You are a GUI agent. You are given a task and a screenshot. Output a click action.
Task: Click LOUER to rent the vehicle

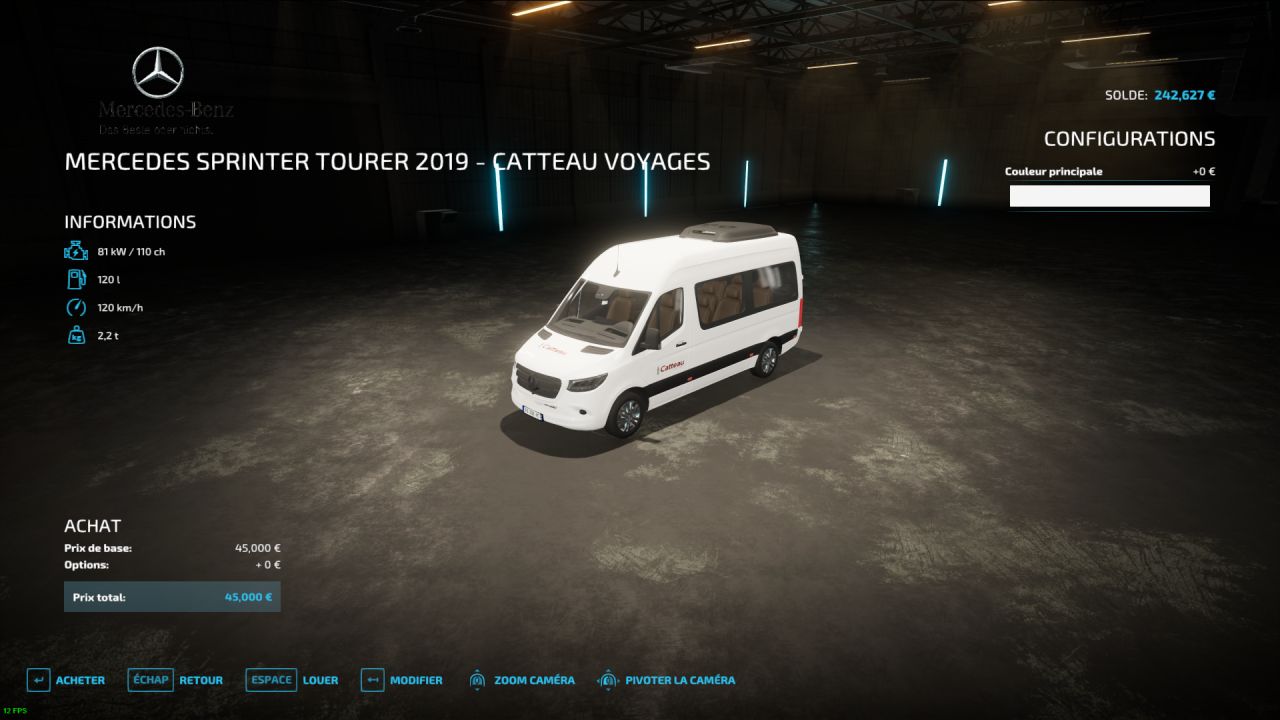click(321, 680)
